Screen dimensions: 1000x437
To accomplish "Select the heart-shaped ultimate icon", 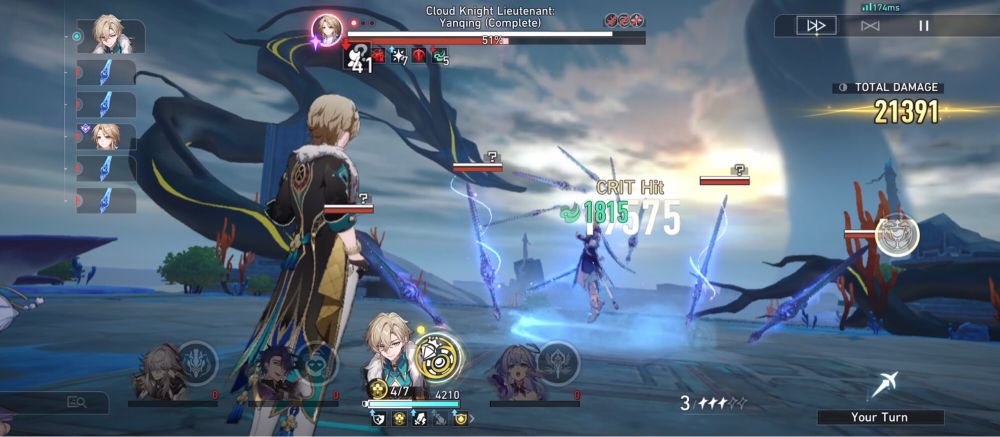I will [314, 361].
